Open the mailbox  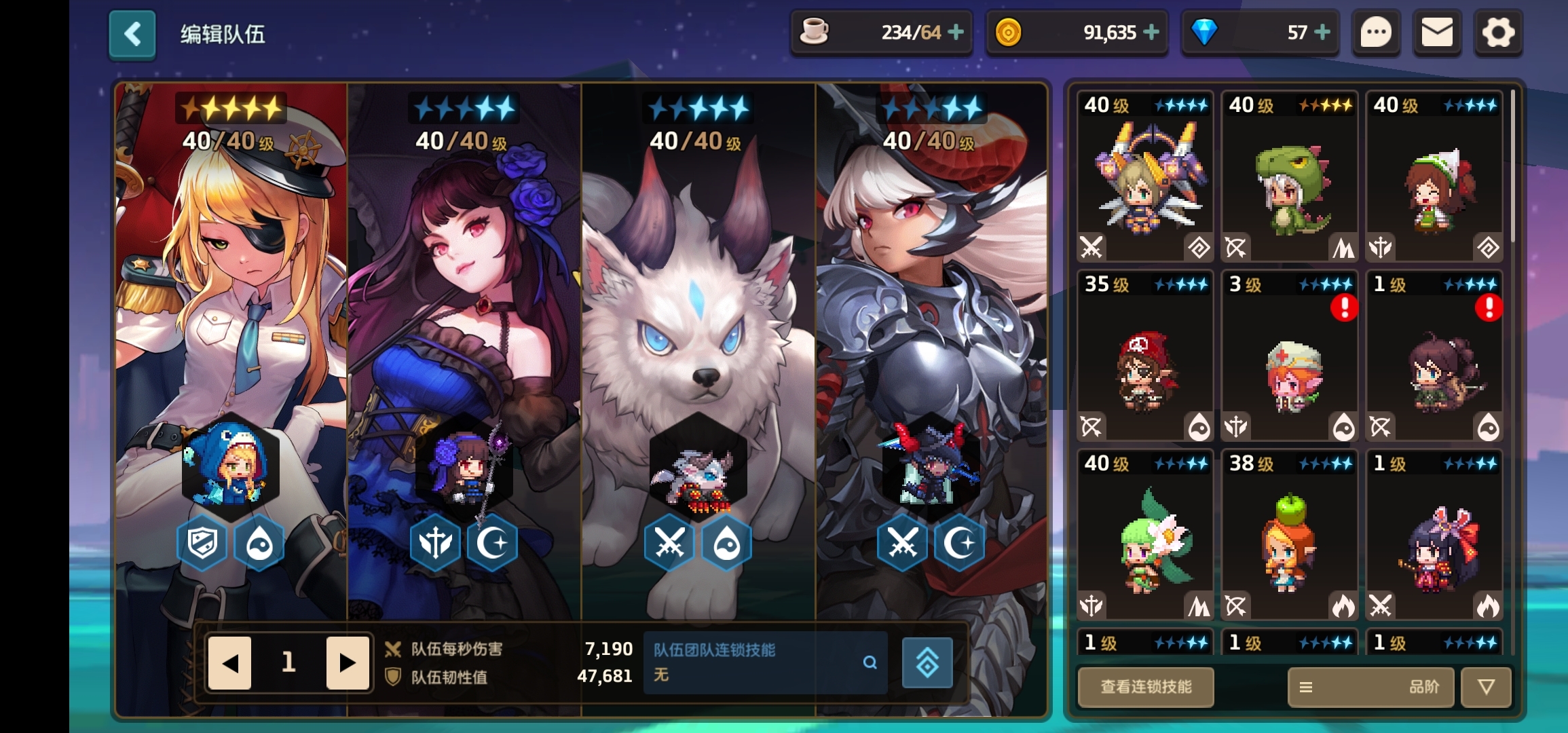(1436, 33)
